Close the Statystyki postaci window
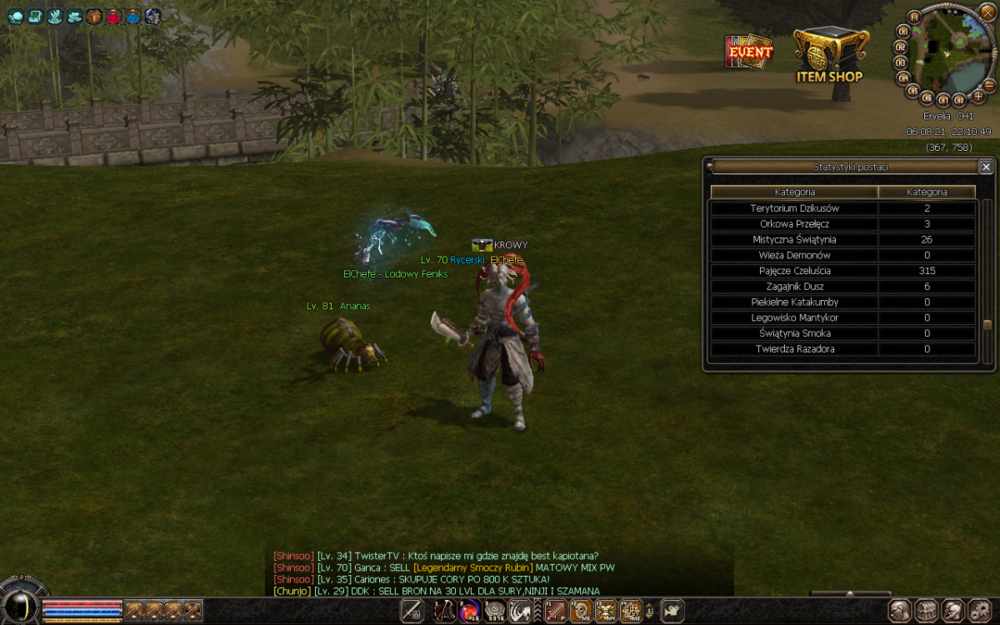The image size is (1000, 625). [x=986, y=167]
